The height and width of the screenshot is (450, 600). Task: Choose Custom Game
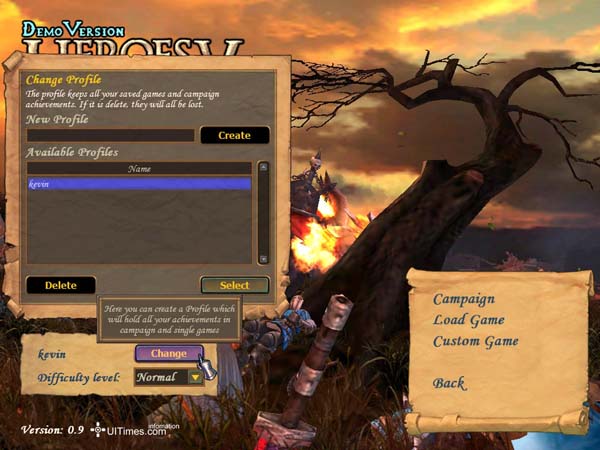[x=475, y=341]
